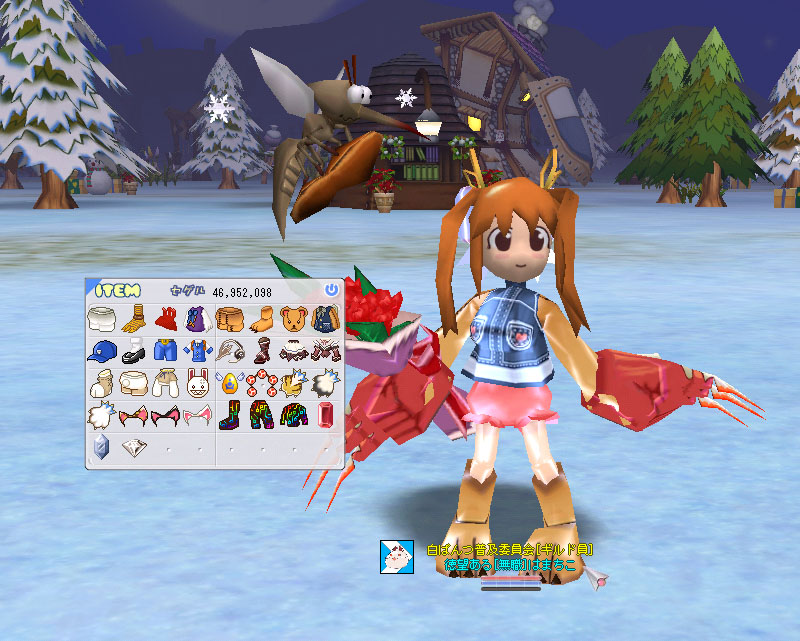Close the ITEM window with the power button

pyautogui.click(x=332, y=290)
